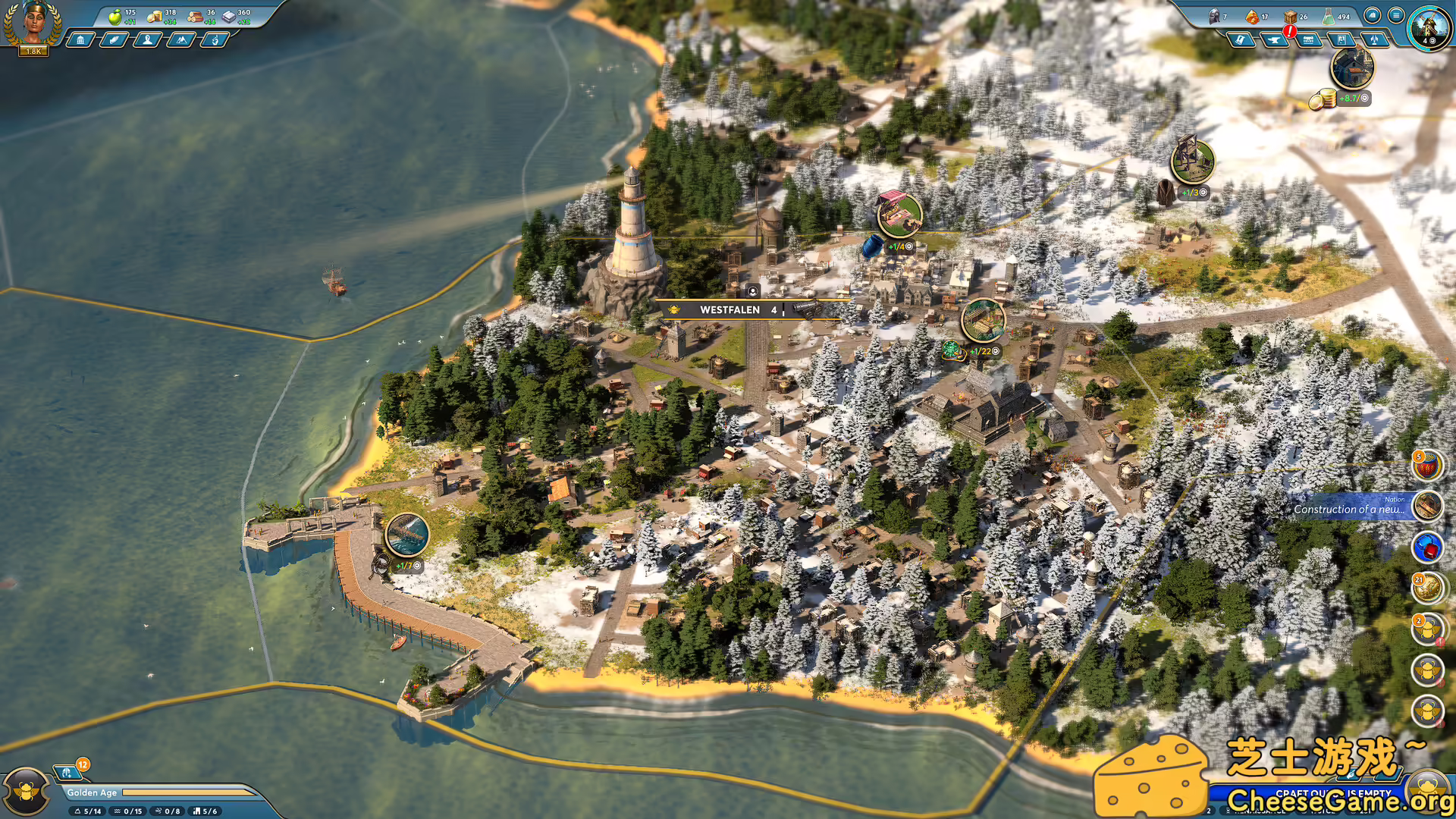The height and width of the screenshot is (819, 1456).
Task: Select the hand-shaped toolbar button
Action: point(114,39)
